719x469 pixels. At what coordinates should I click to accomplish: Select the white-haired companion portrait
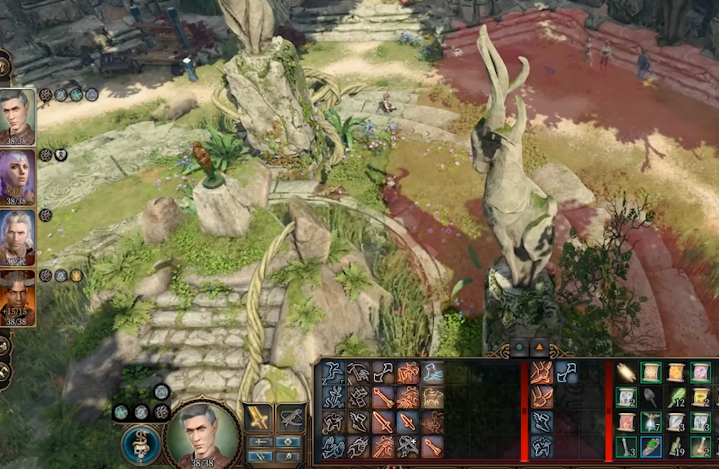click(x=17, y=236)
